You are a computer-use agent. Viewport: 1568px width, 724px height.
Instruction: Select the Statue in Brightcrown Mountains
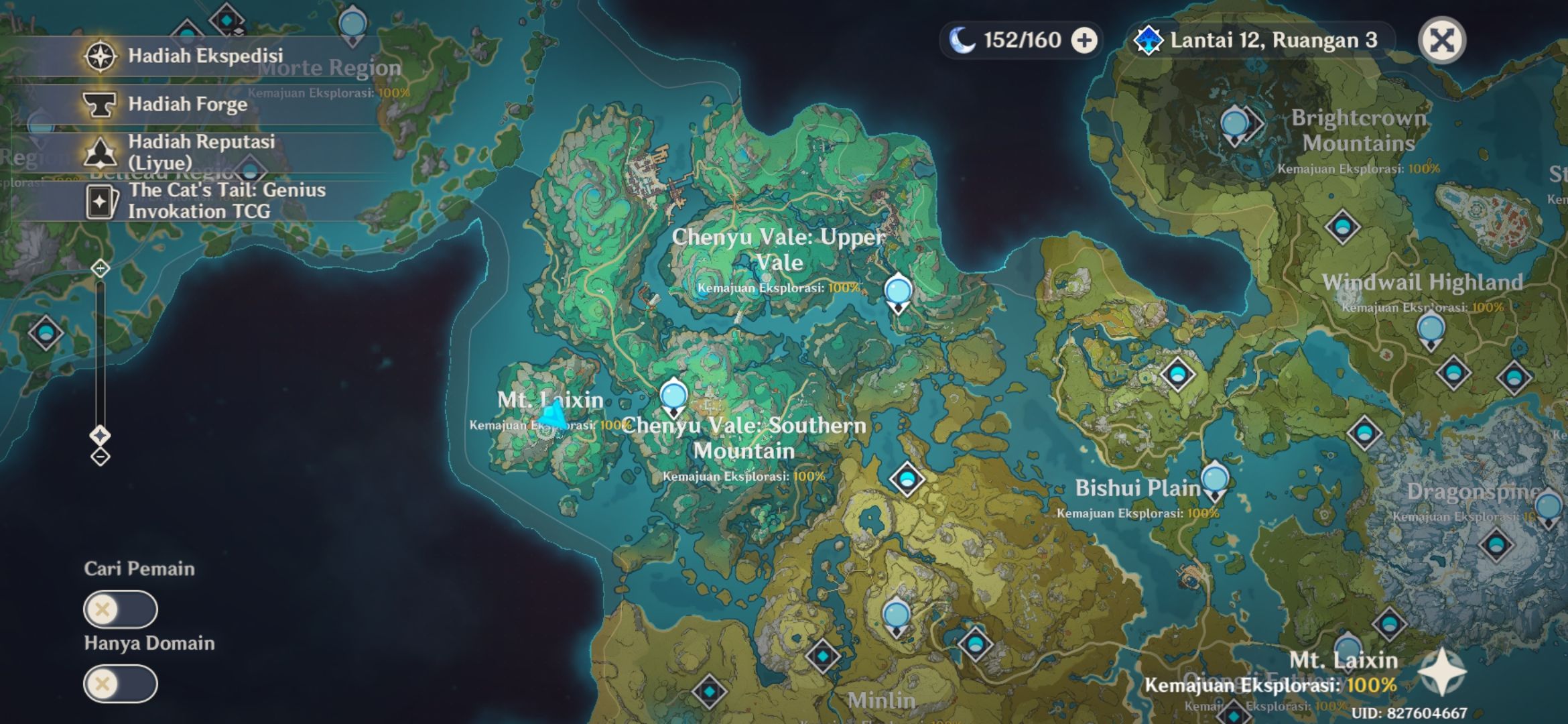point(1234,125)
